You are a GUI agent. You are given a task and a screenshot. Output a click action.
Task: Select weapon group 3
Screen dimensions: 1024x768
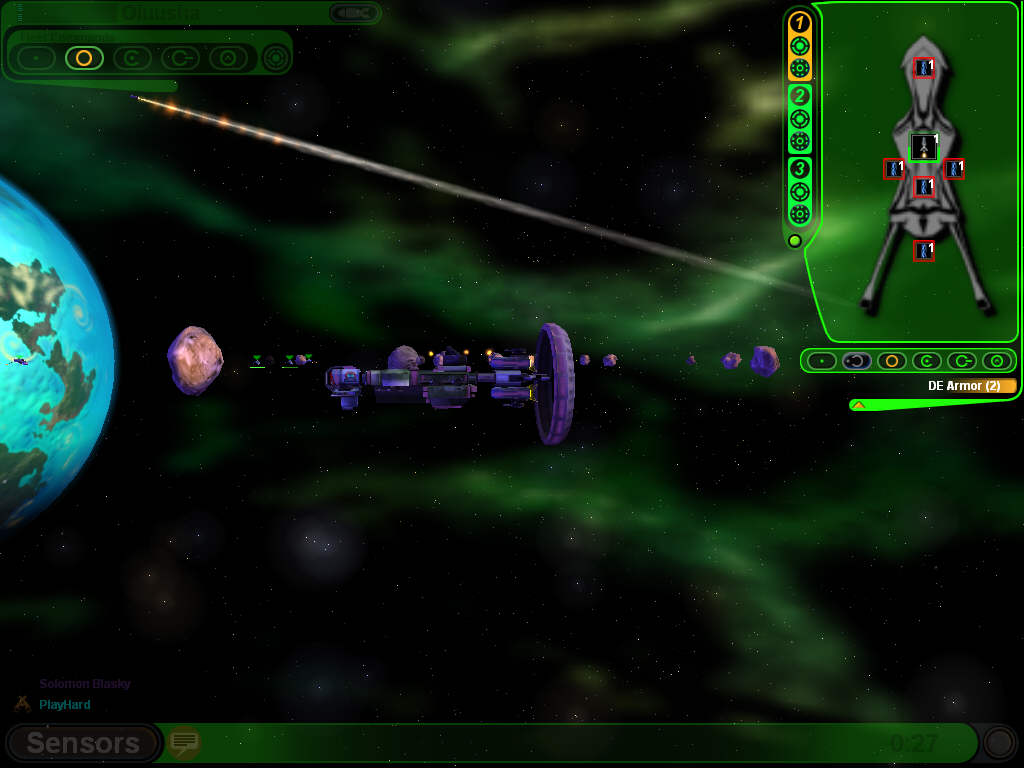(x=799, y=168)
